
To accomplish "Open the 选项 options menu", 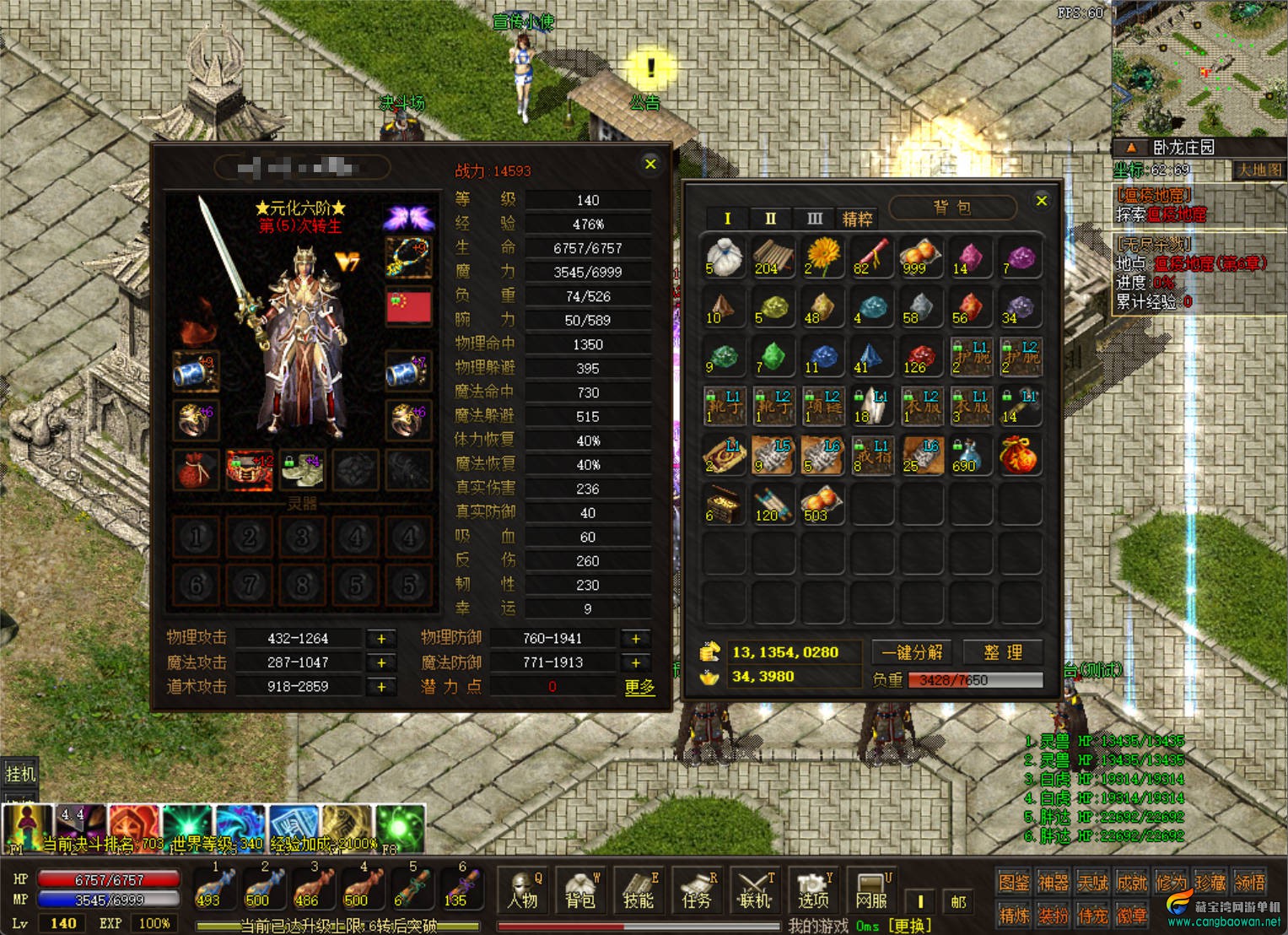I will coord(813,891).
